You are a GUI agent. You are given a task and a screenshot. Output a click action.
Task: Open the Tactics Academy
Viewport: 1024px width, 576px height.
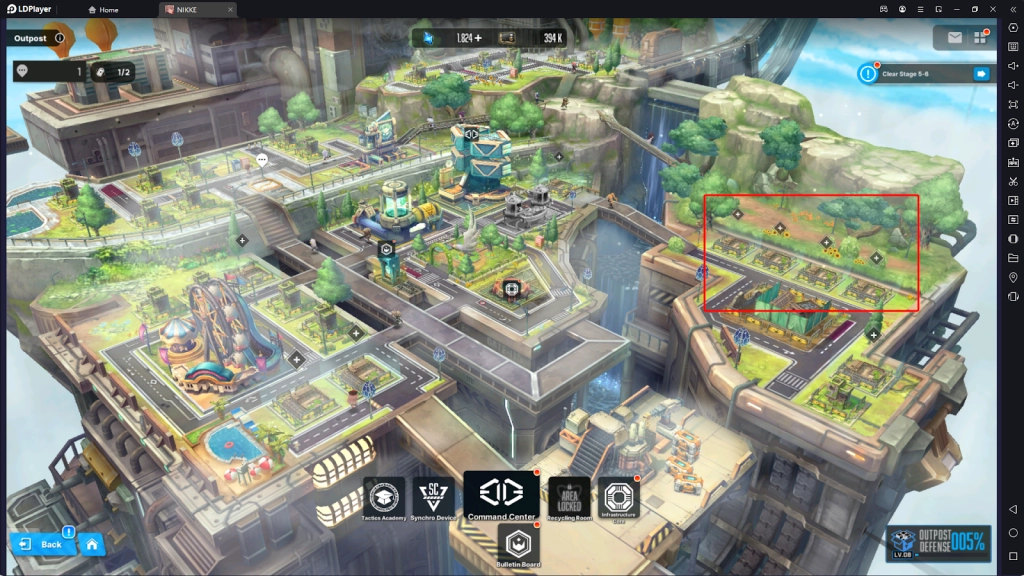click(383, 498)
